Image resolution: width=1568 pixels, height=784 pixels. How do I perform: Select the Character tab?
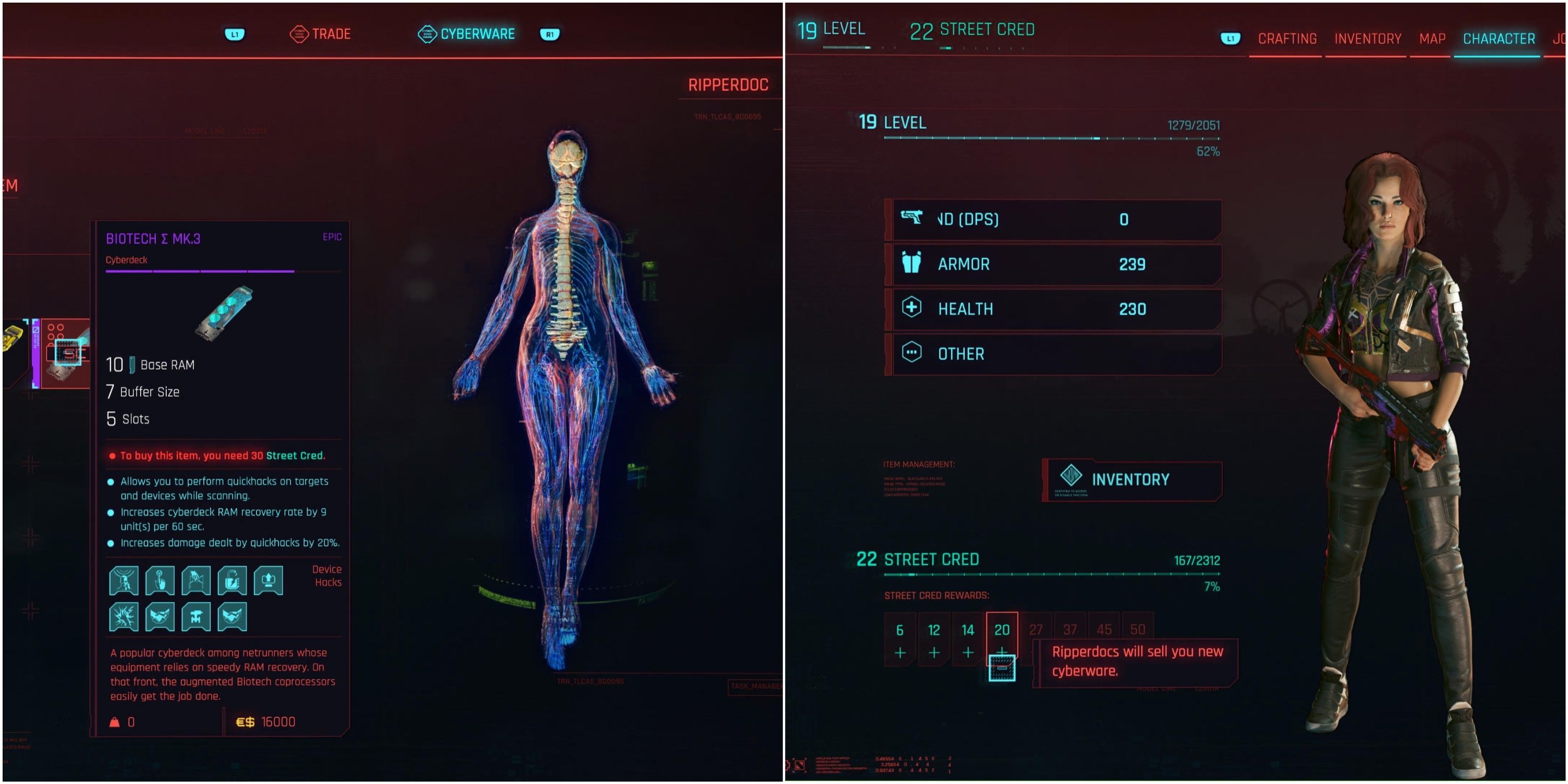coord(1498,39)
